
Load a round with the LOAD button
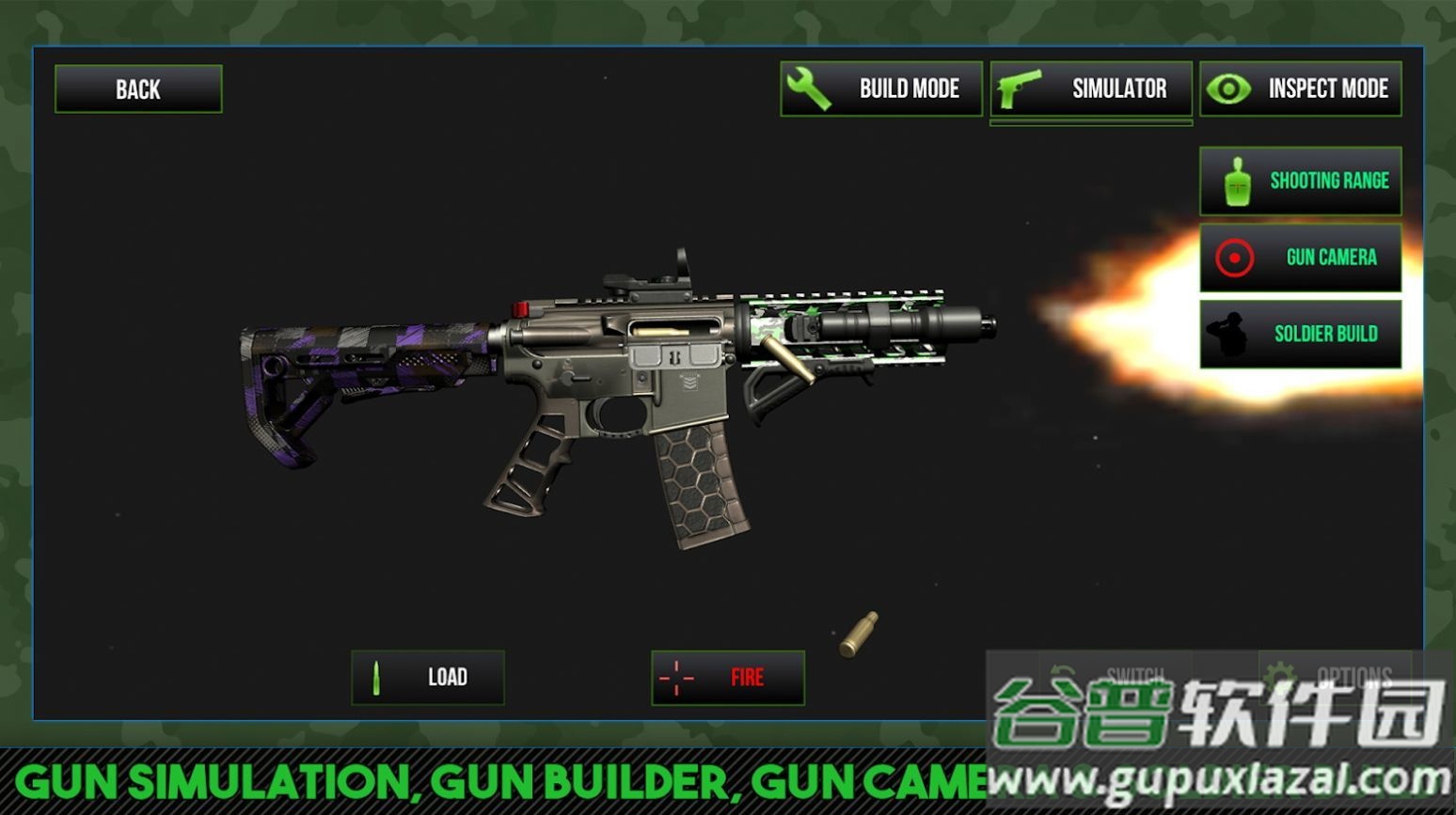tap(428, 677)
